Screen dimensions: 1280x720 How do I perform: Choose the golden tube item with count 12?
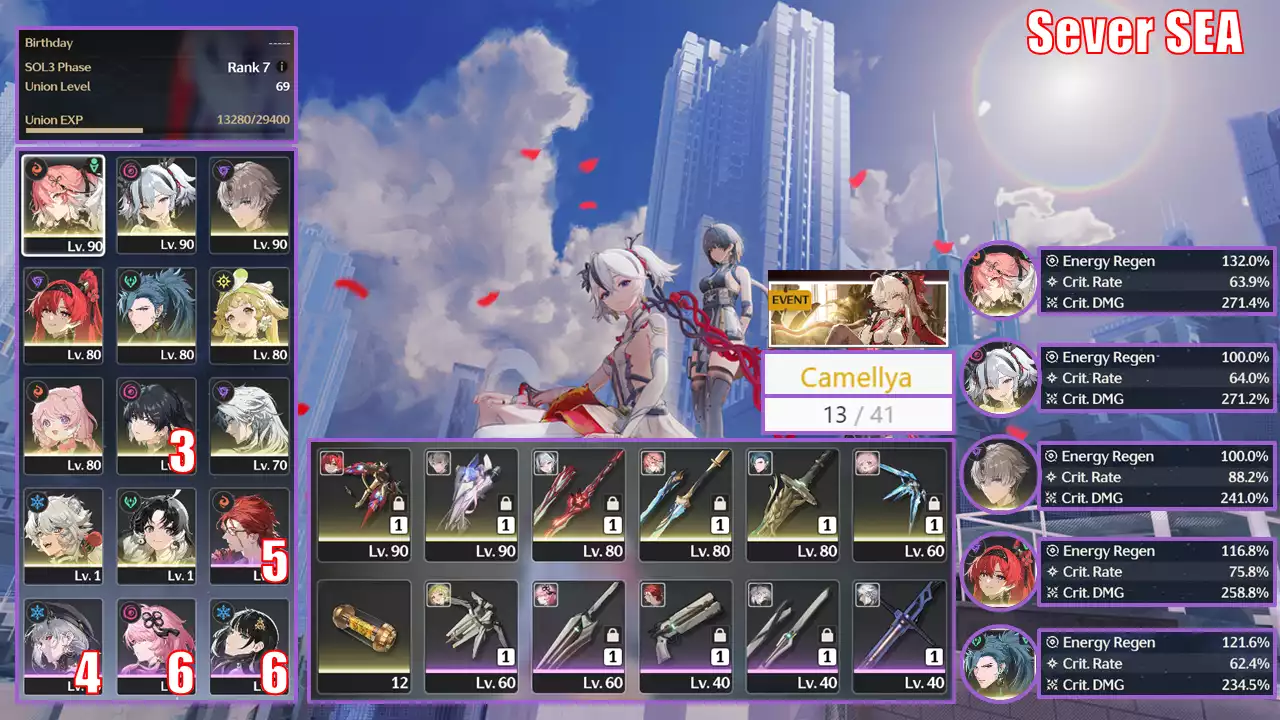pyautogui.click(x=364, y=637)
